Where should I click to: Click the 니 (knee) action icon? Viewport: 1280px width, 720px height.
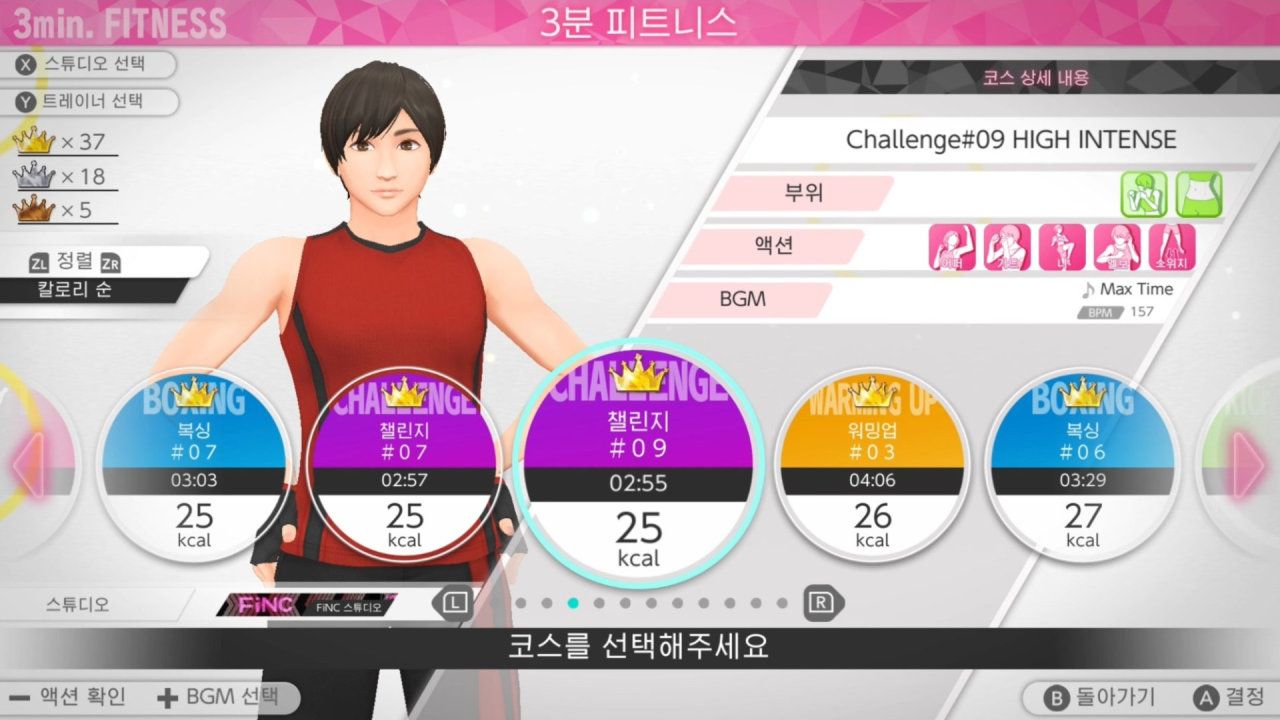coord(1063,245)
